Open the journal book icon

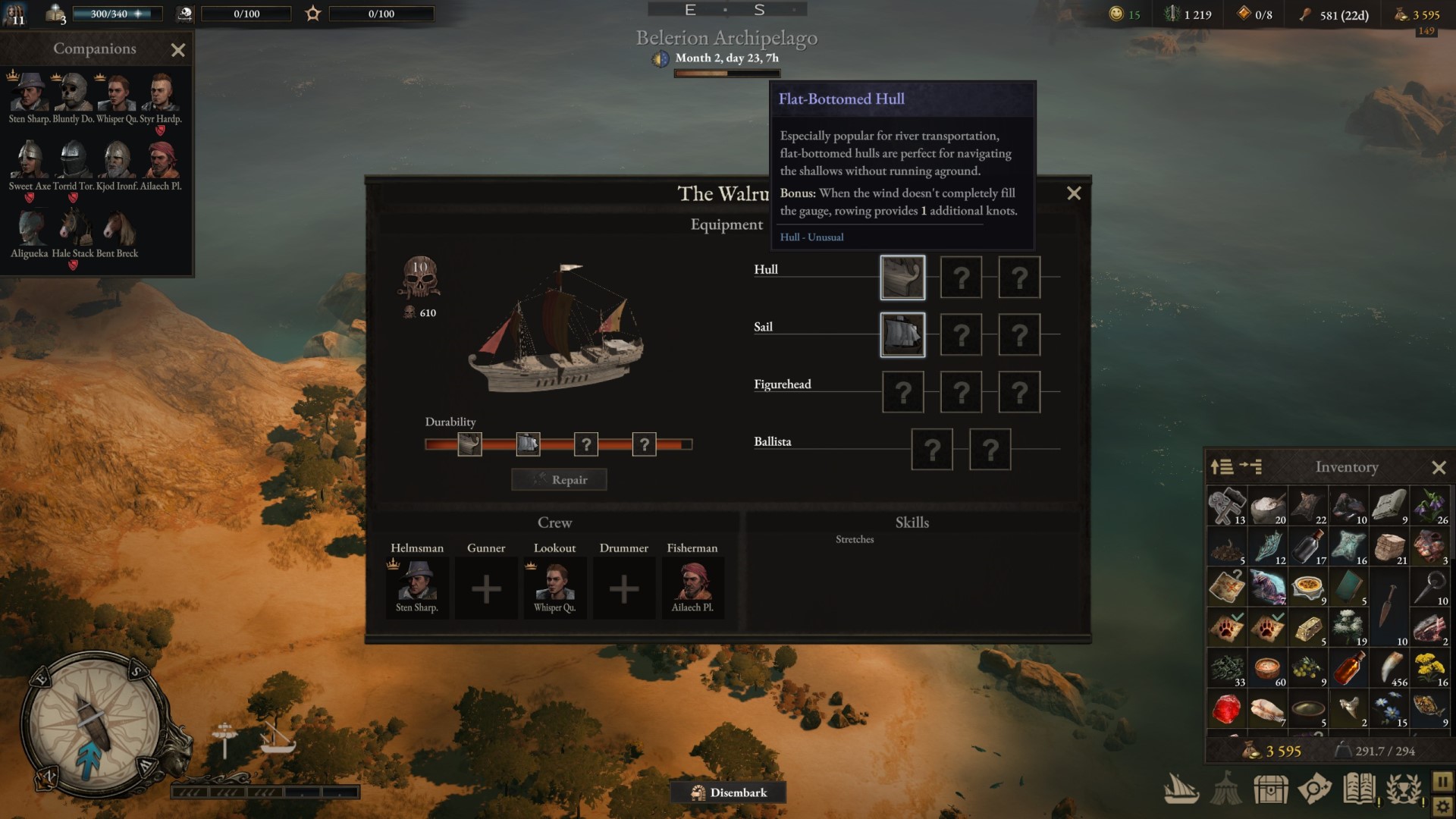point(1358,789)
